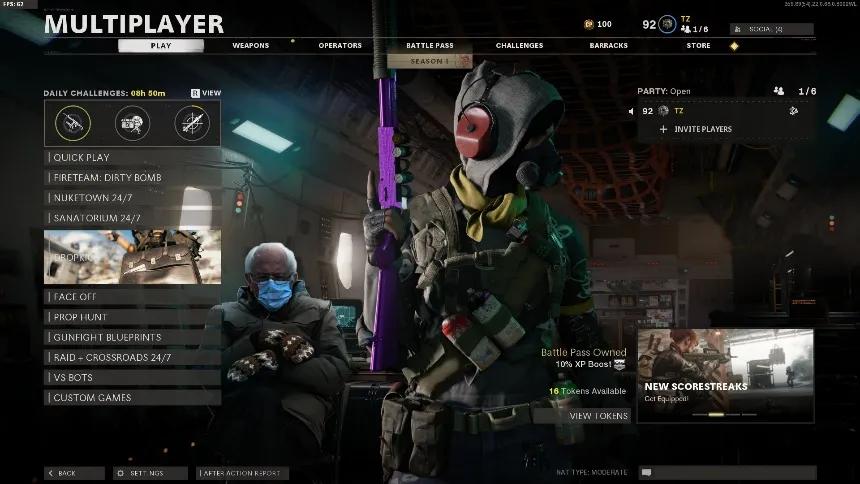
Task: Click Invite Players in the party panel
Action: pos(696,129)
